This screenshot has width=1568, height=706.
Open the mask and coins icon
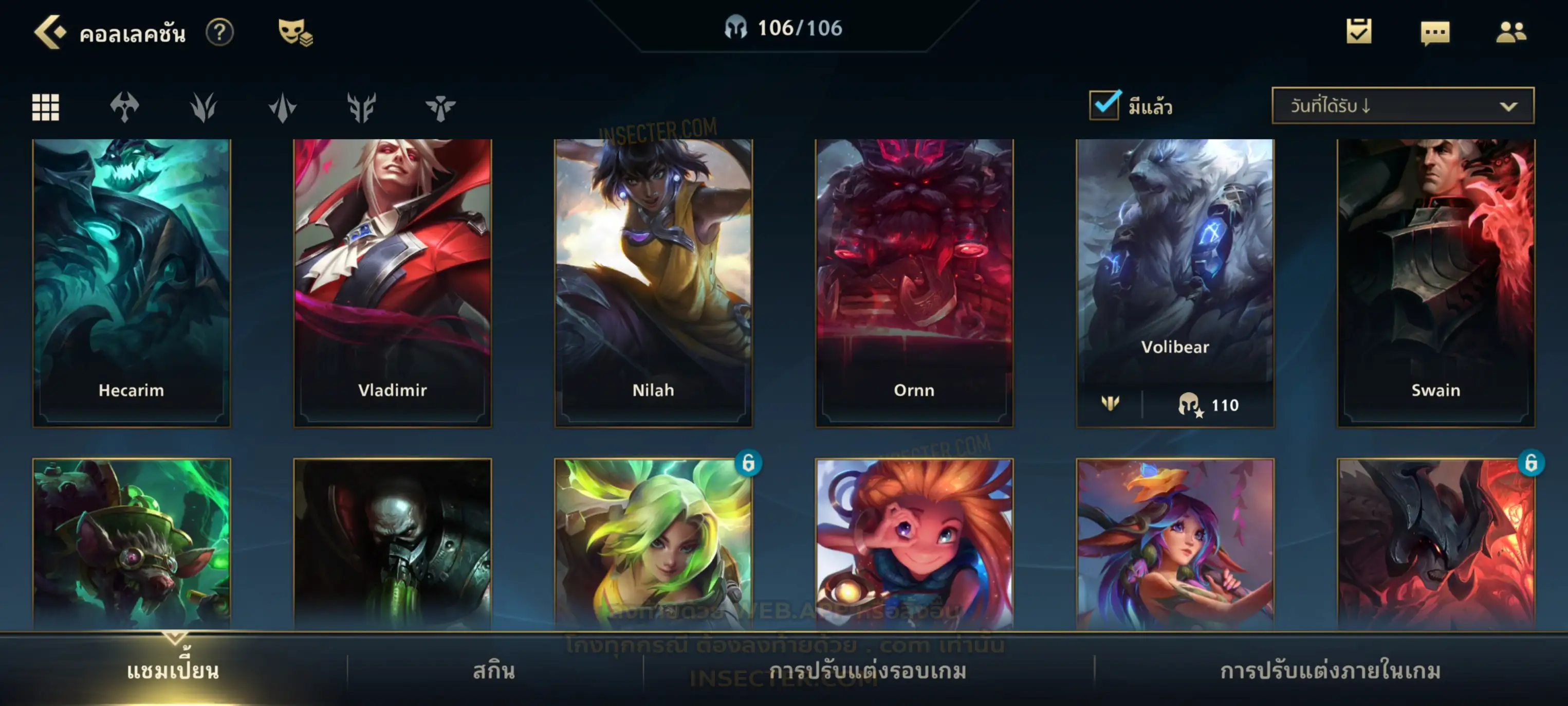(x=294, y=32)
